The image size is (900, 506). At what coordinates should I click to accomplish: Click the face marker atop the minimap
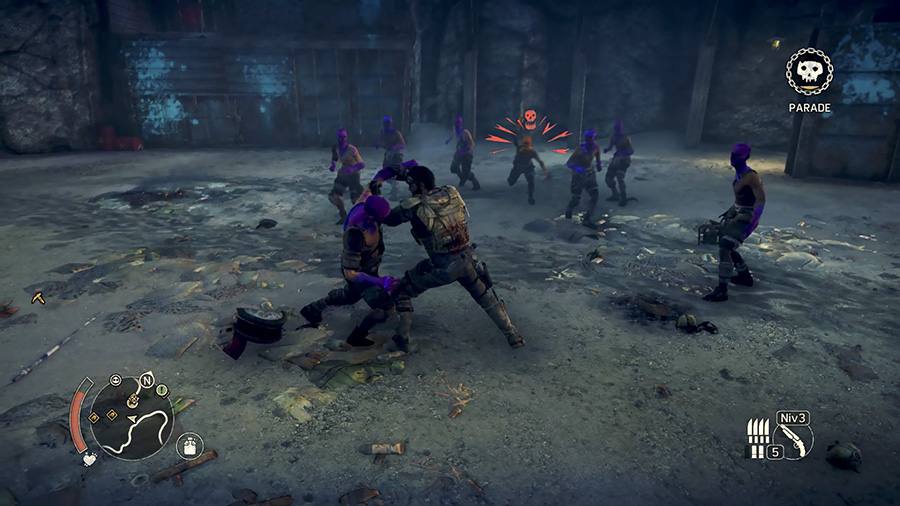116,381
